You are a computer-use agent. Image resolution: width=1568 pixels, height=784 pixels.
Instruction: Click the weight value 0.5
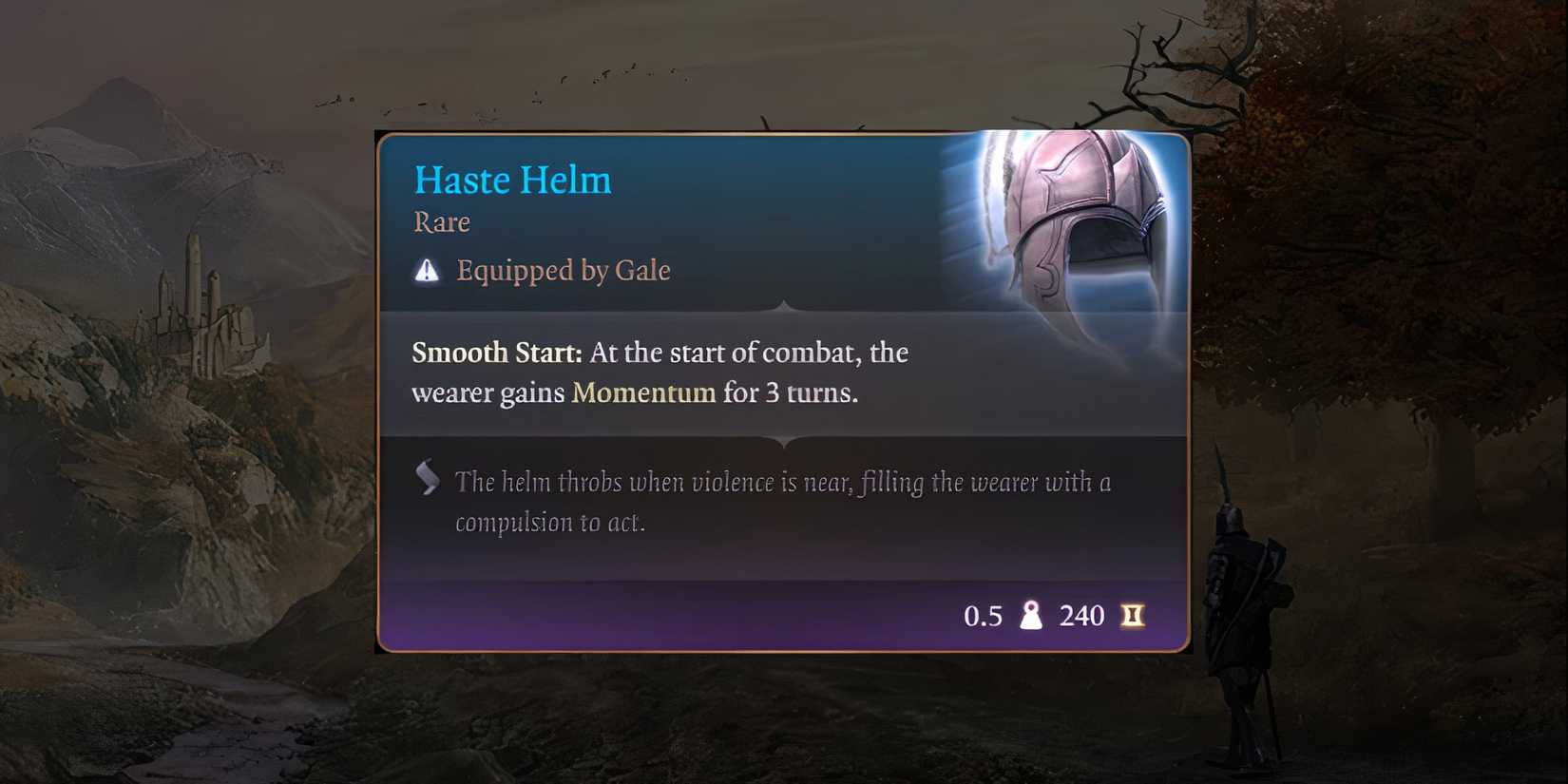(x=983, y=616)
